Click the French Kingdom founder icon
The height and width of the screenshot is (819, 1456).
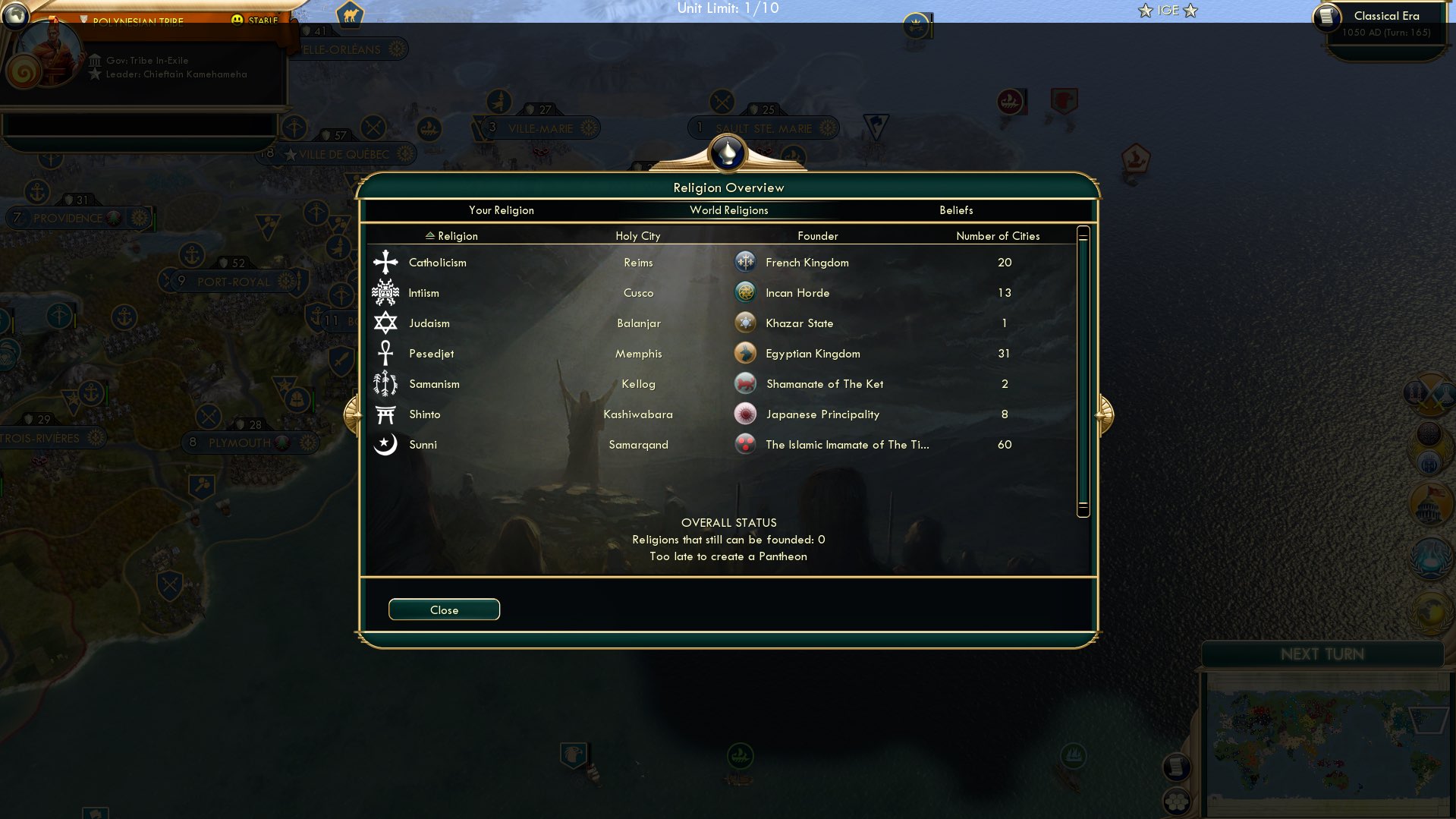(x=744, y=262)
